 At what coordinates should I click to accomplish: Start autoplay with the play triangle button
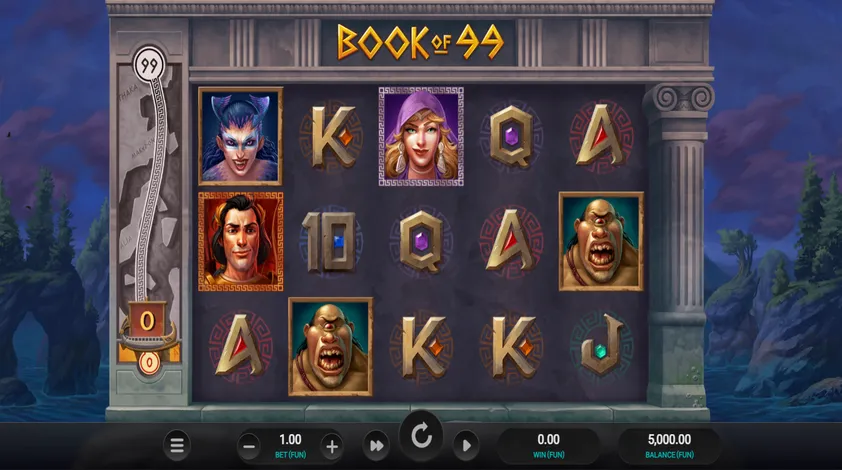coord(464,446)
